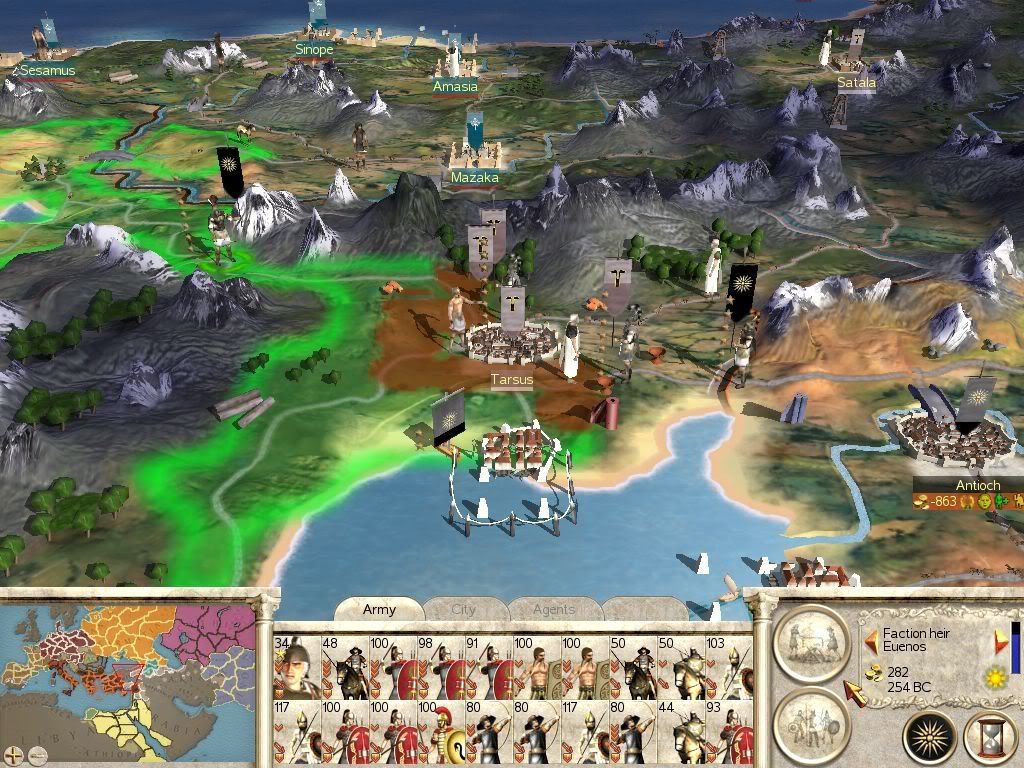
Task: Open the construction panel round button
Action: tap(811, 641)
